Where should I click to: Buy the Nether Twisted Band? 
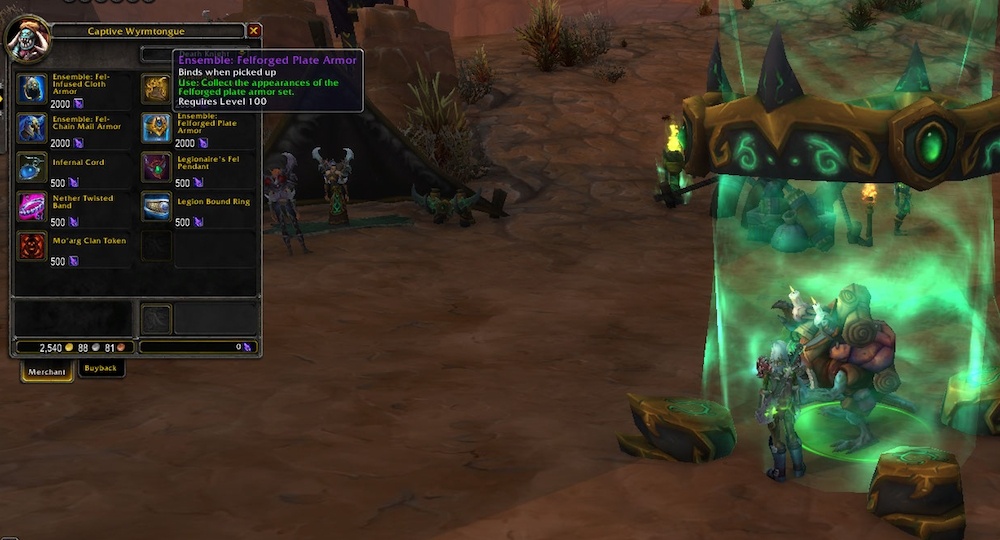click(33, 206)
